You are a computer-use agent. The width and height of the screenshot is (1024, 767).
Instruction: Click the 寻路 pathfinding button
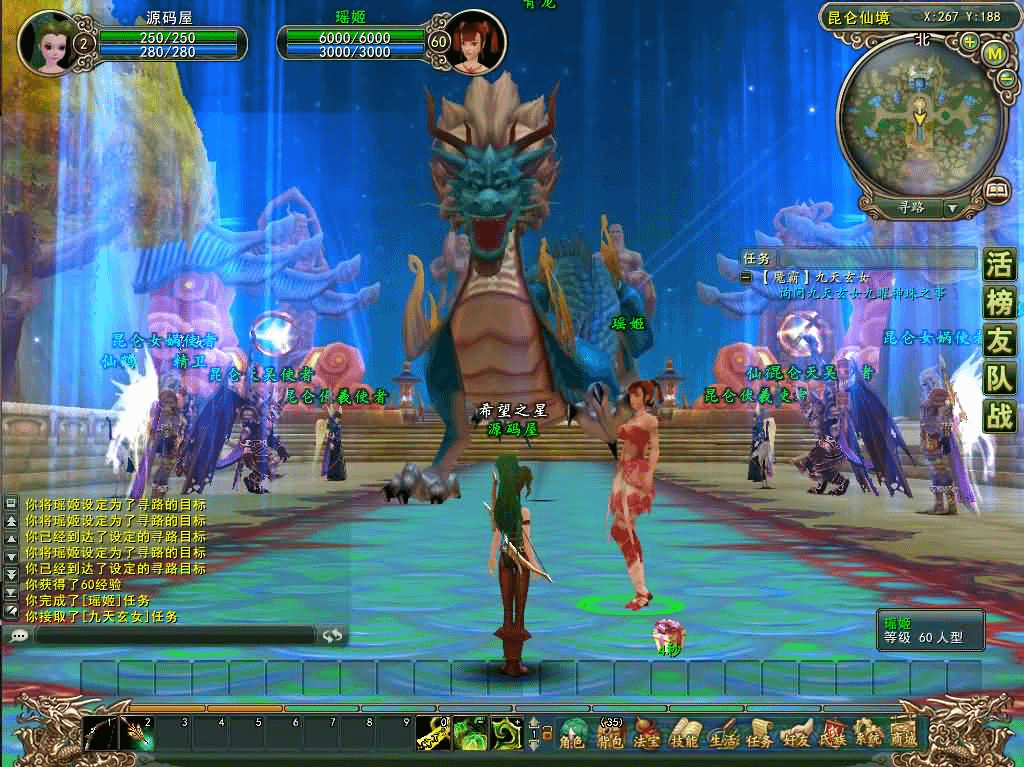click(x=911, y=208)
